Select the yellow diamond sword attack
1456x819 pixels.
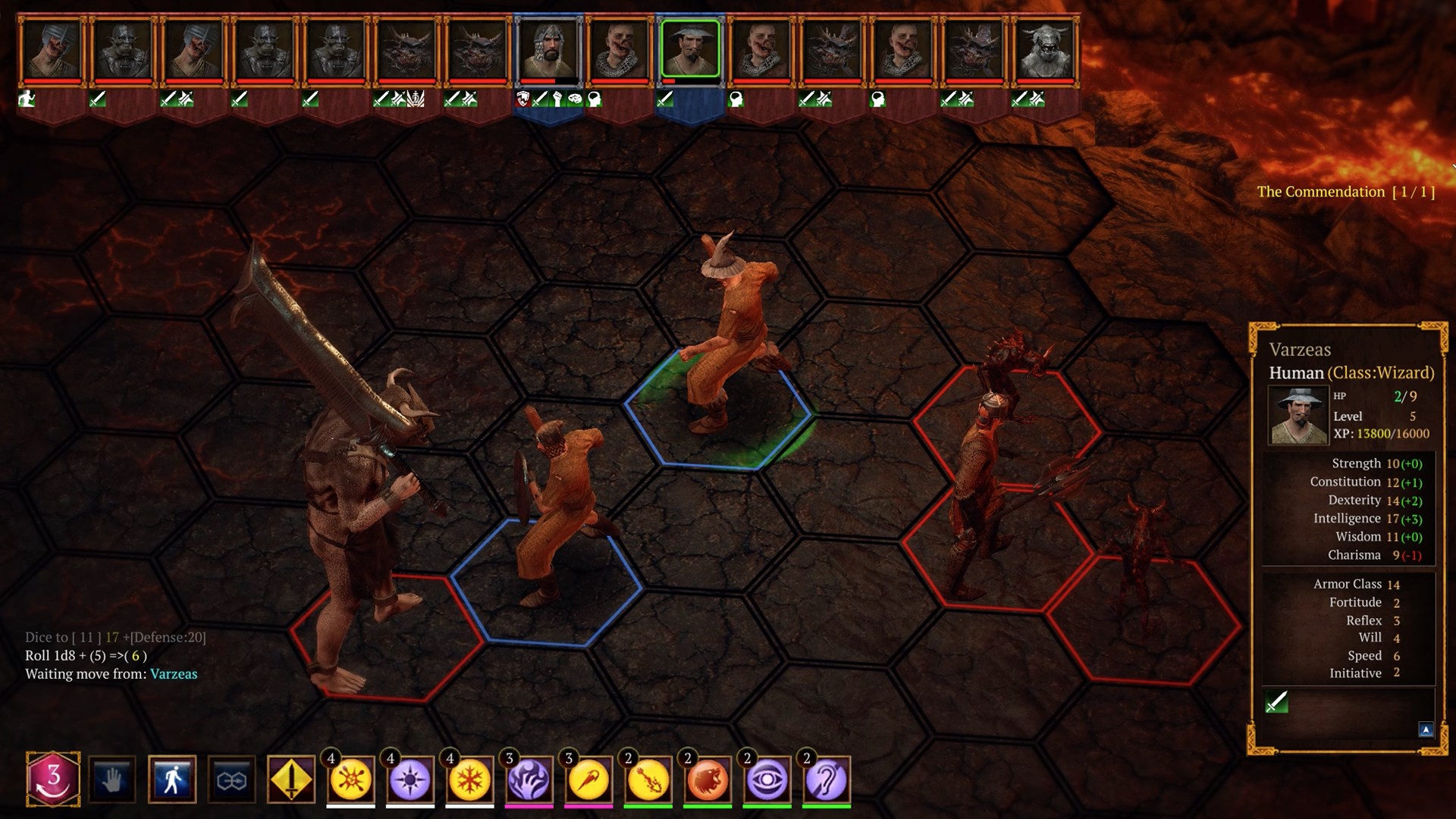coord(291,779)
